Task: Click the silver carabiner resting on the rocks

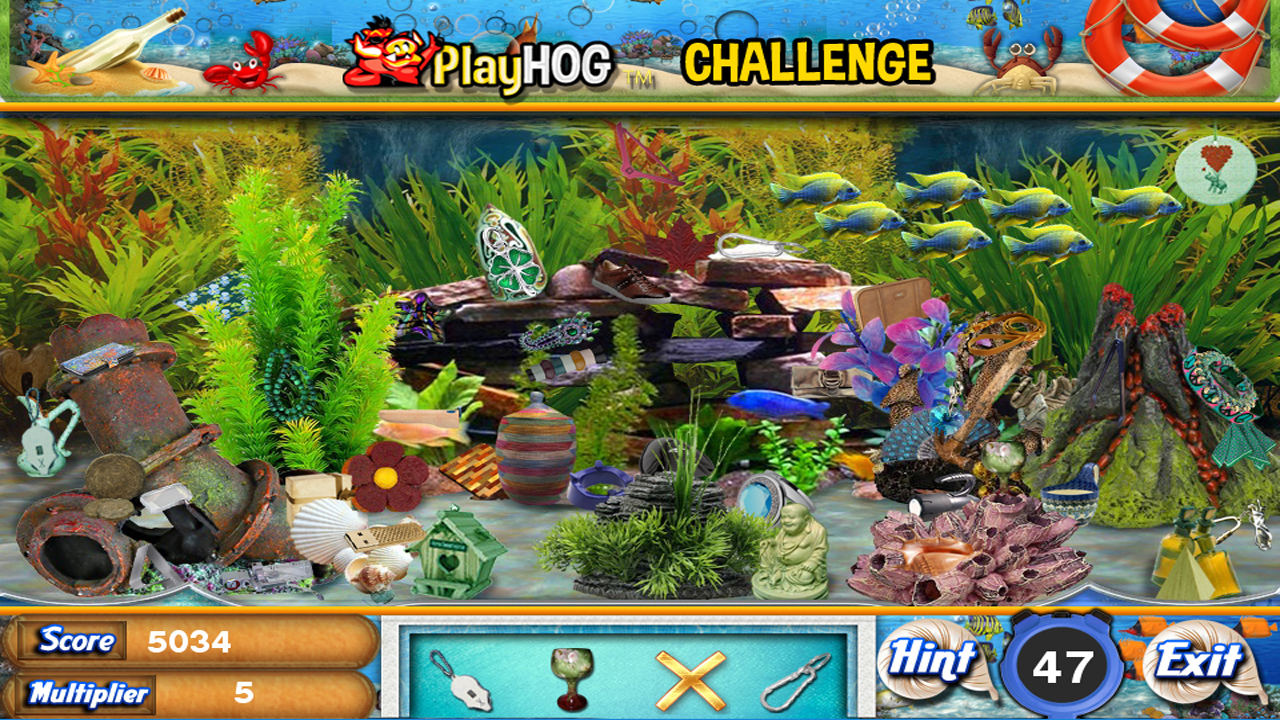Action: (x=756, y=245)
